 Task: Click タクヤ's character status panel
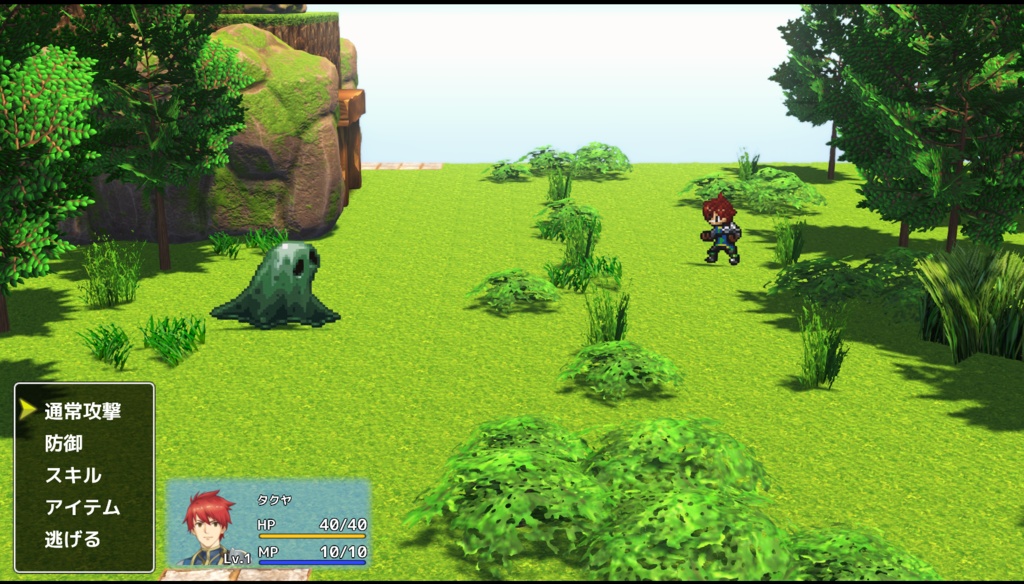click(268, 524)
